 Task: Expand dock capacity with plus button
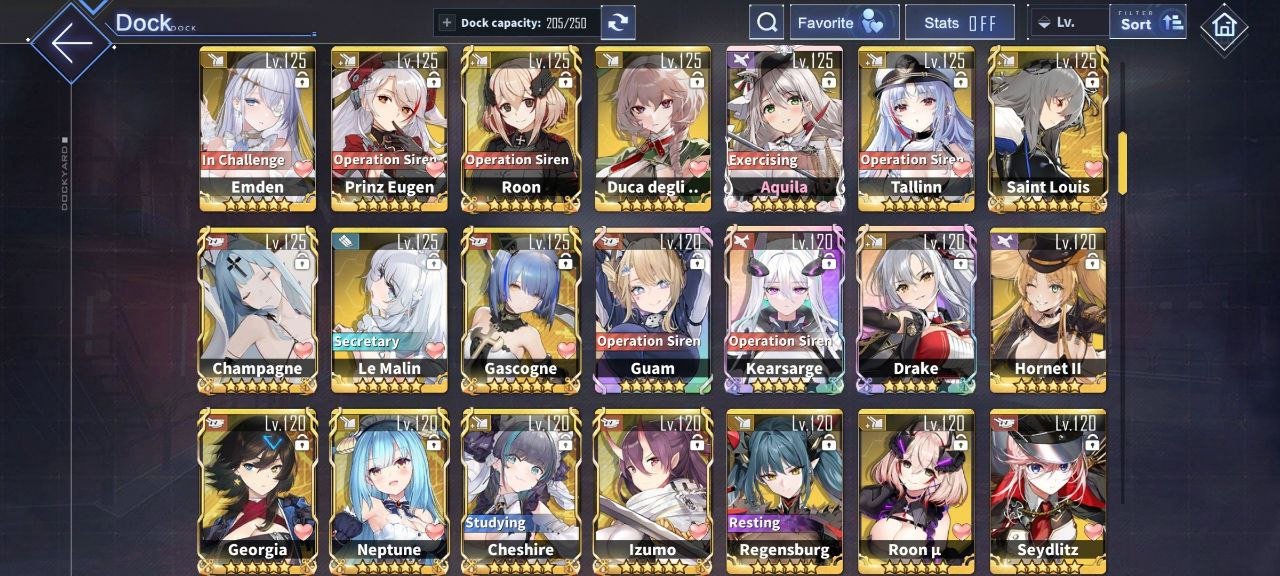[x=447, y=22]
